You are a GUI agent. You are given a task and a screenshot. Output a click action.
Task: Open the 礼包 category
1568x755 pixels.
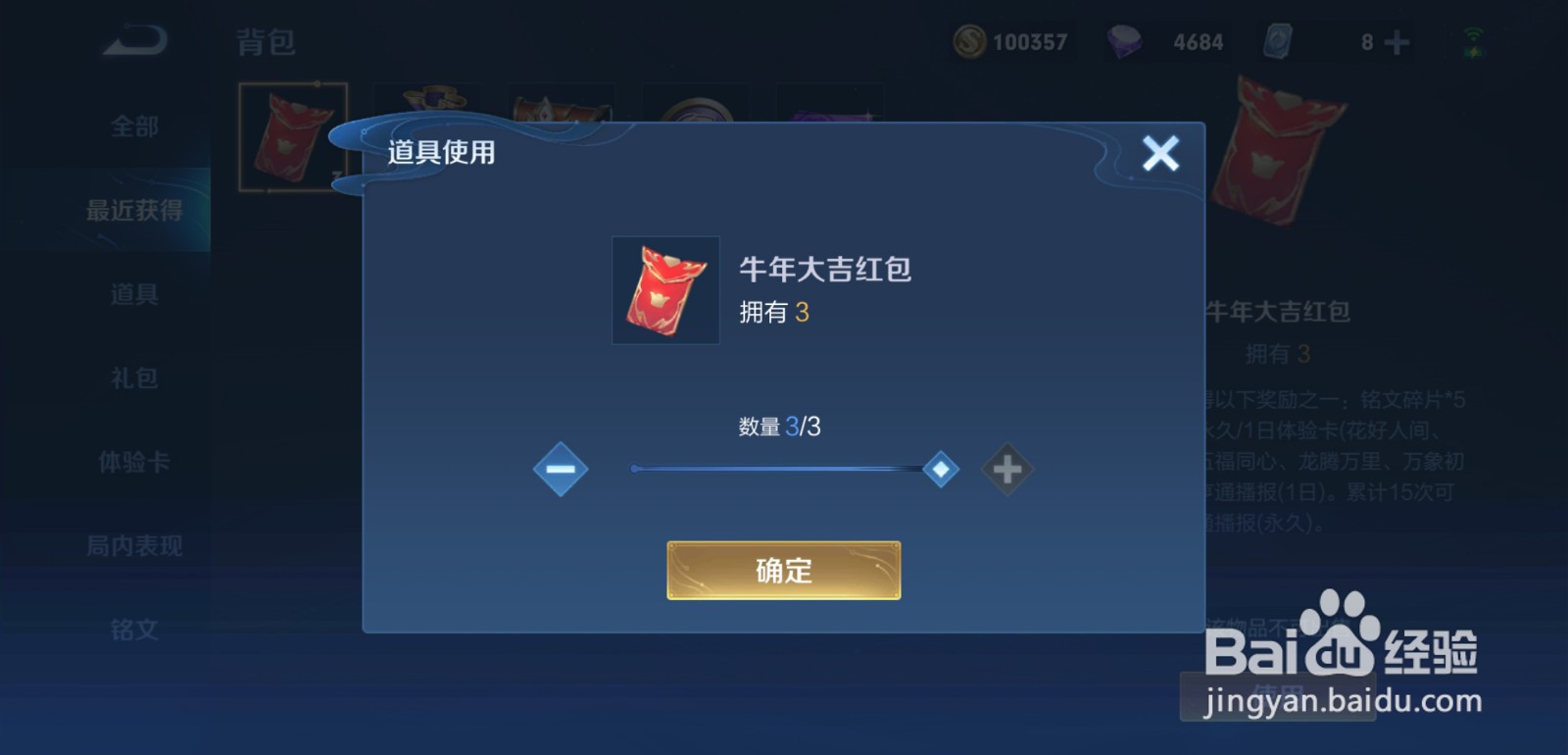pyautogui.click(x=132, y=377)
